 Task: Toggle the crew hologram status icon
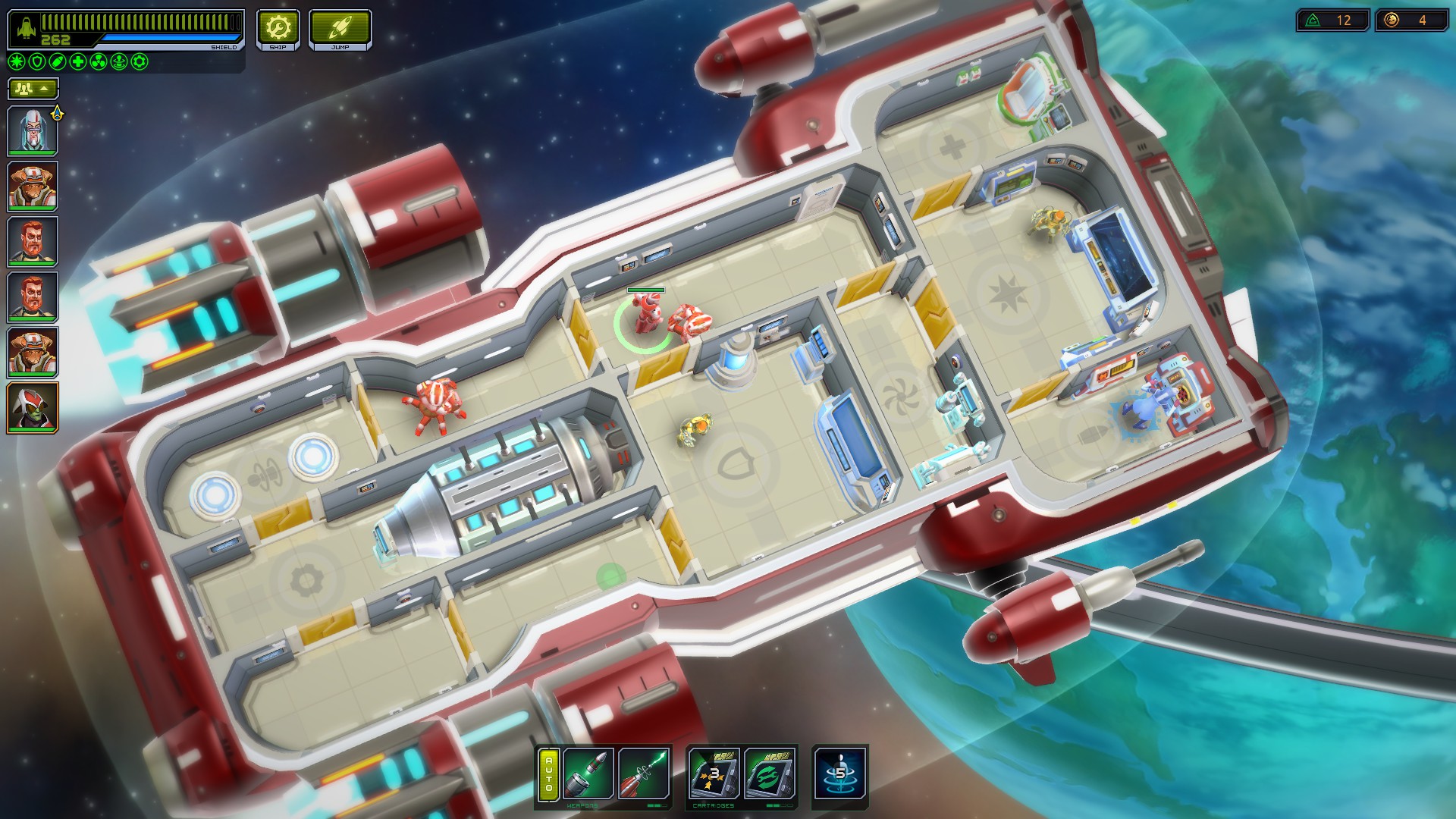(x=118, y=63)
